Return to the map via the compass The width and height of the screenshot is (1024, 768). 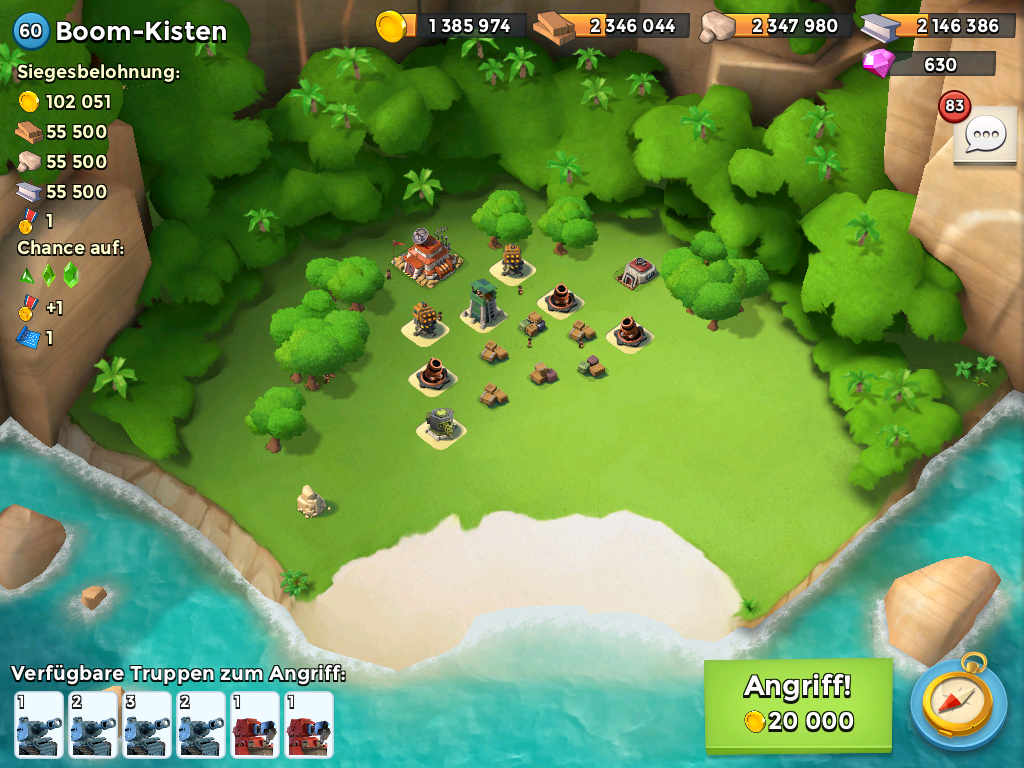tap(959, 704)
